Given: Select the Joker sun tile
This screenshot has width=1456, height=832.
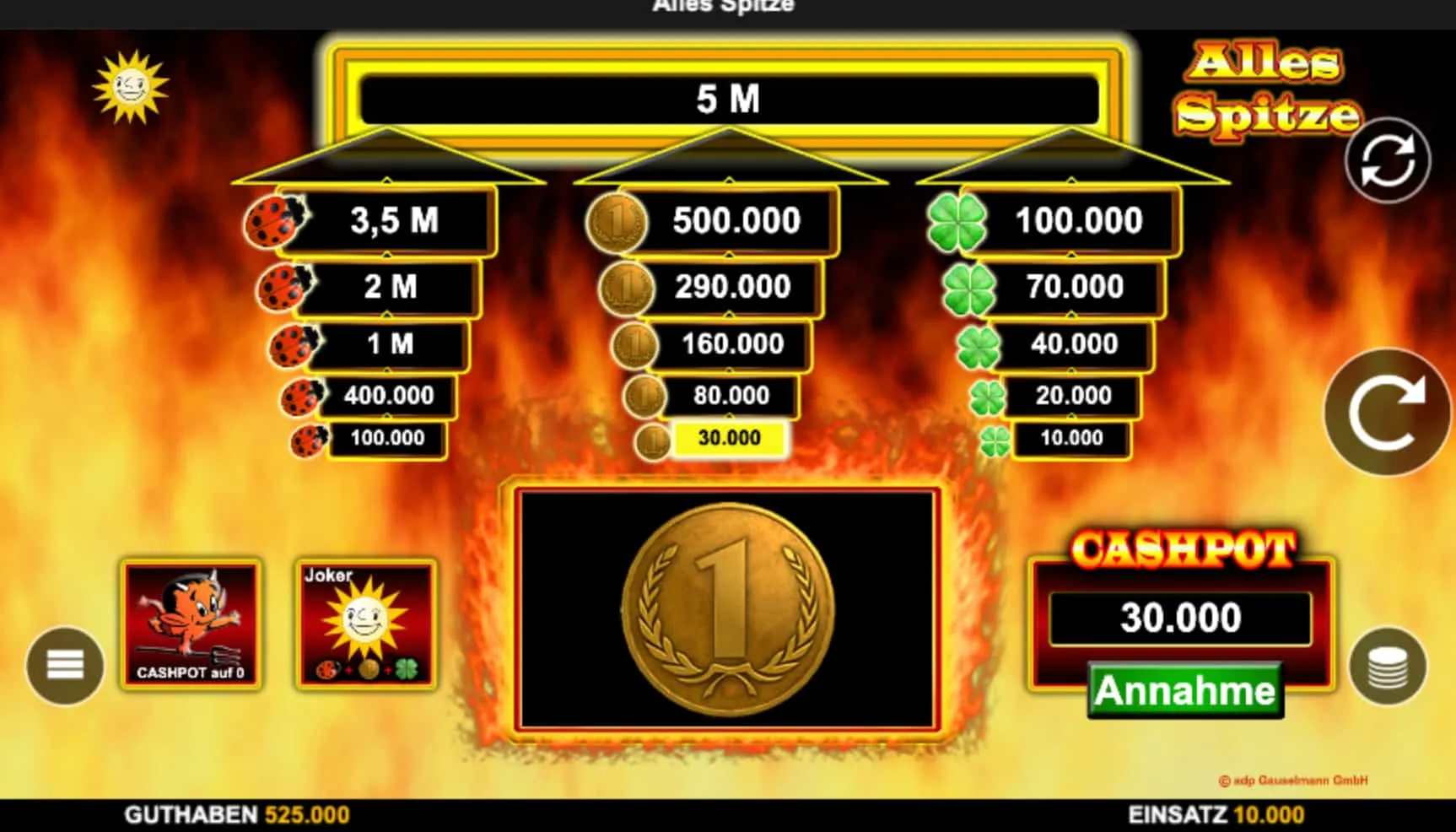Looking at the screenshot, I should (x=365, y=624).
